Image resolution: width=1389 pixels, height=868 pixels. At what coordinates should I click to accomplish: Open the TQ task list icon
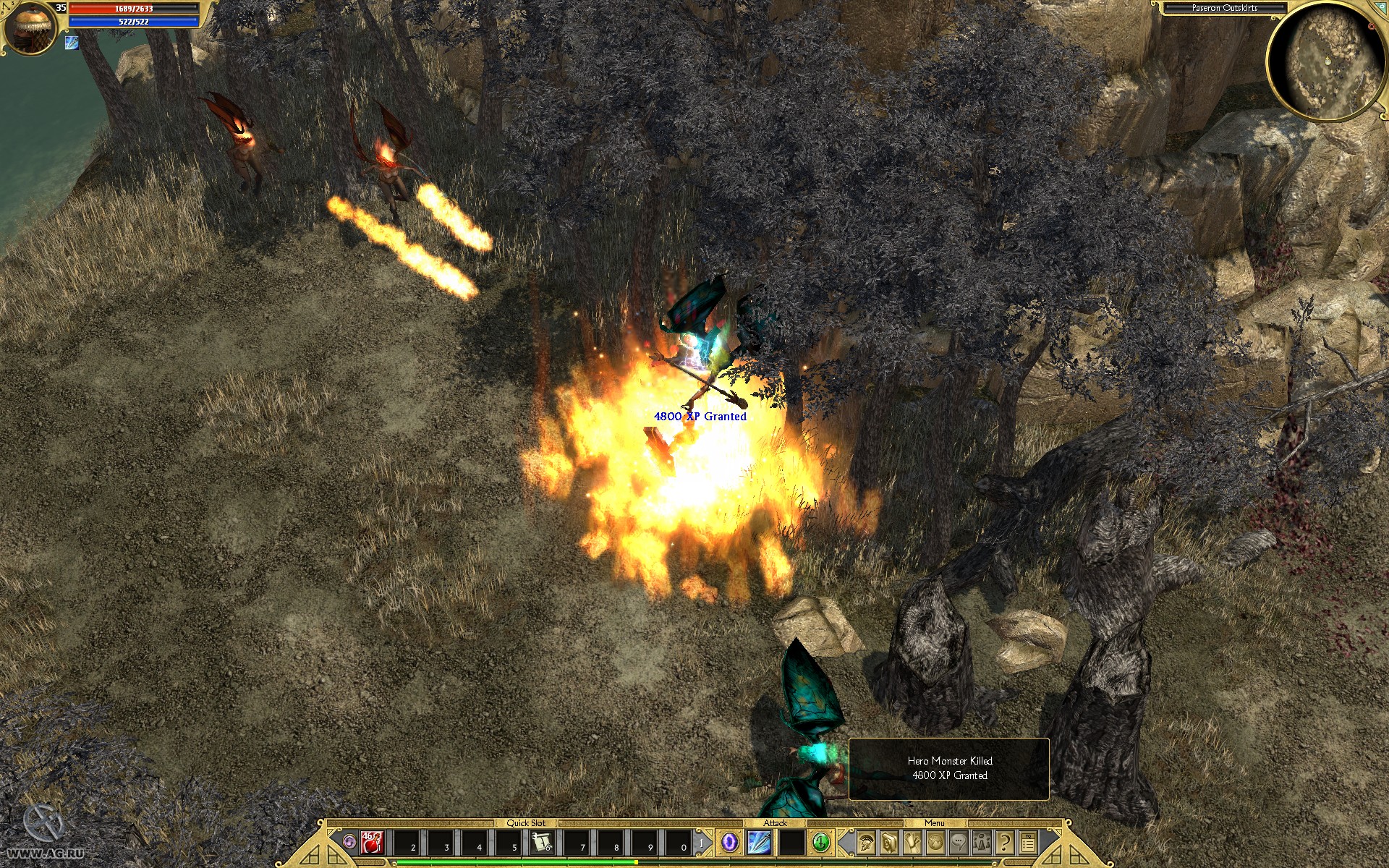click(x=1028, y=841)
